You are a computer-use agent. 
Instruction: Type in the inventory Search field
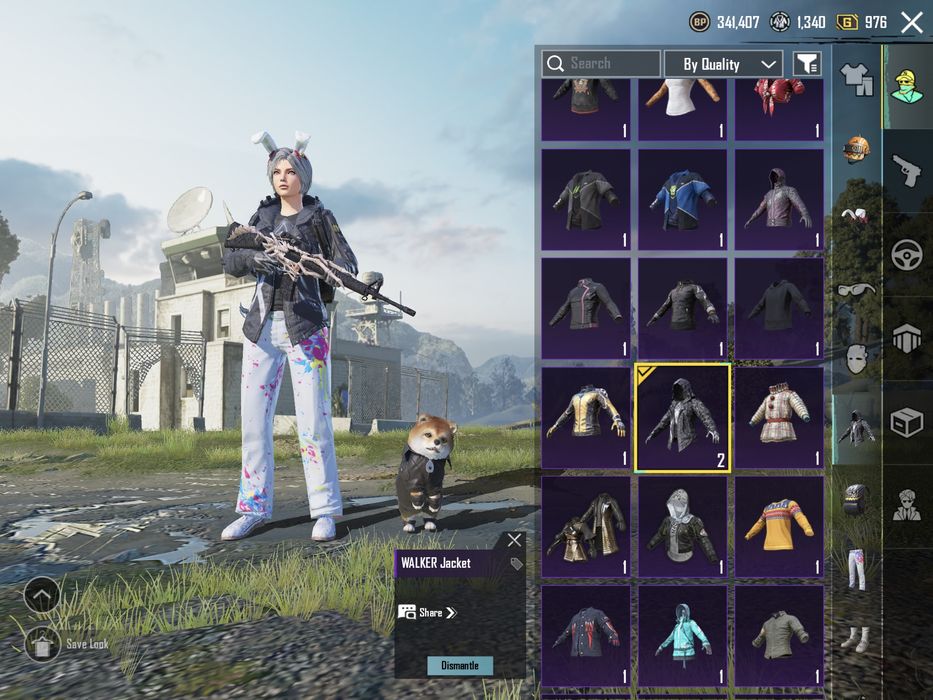[x=610, y=64]
